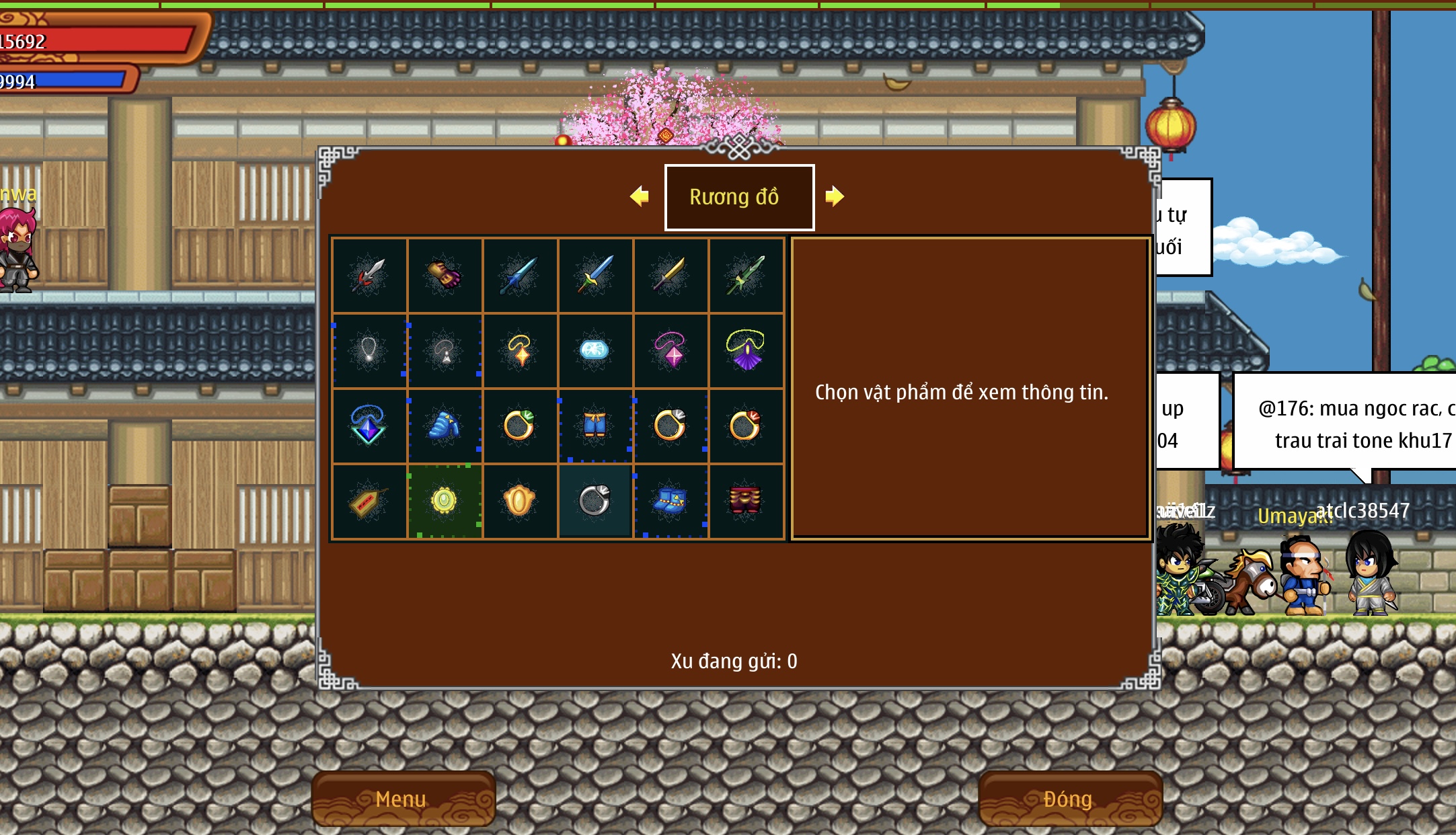The width and height of the screenshot is (1456, 835).
Task: Select the gold ring with green gem
Action: tap(519, 426)
